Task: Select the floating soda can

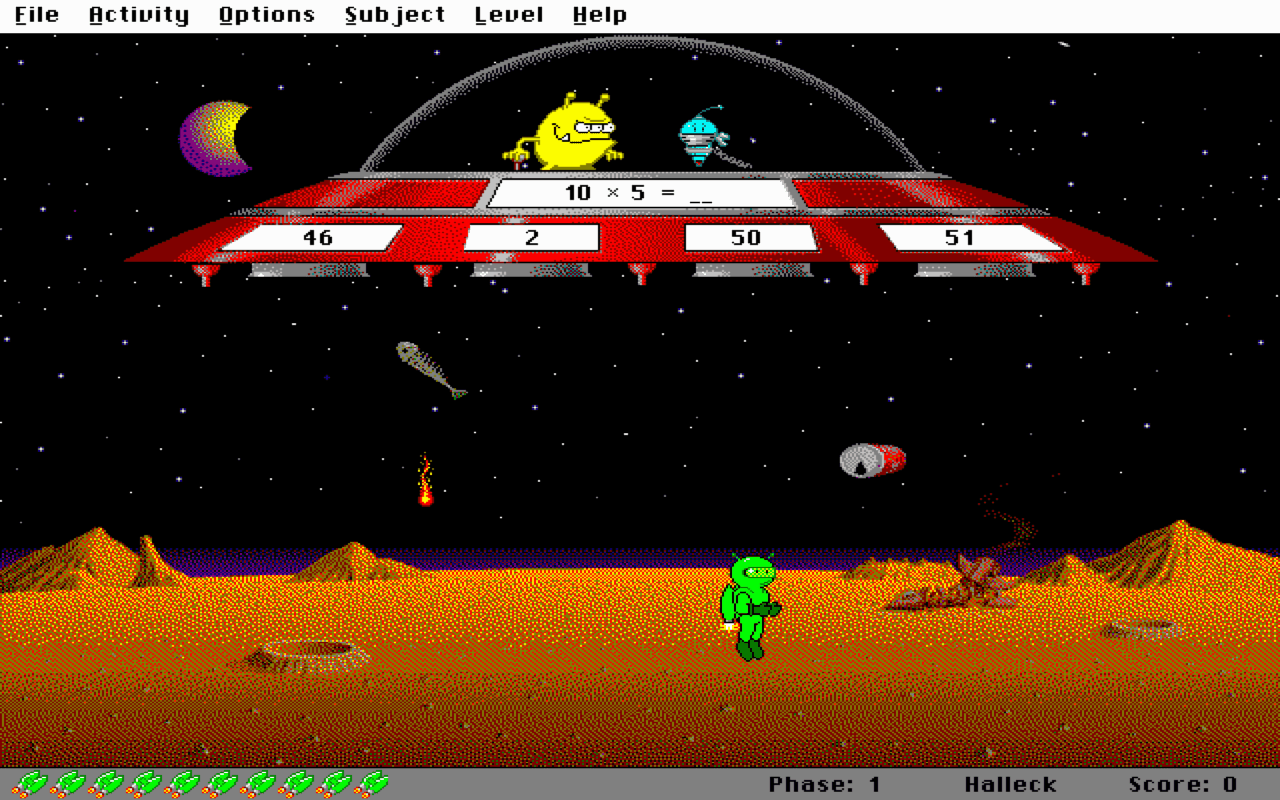Action: click(870, 460)
